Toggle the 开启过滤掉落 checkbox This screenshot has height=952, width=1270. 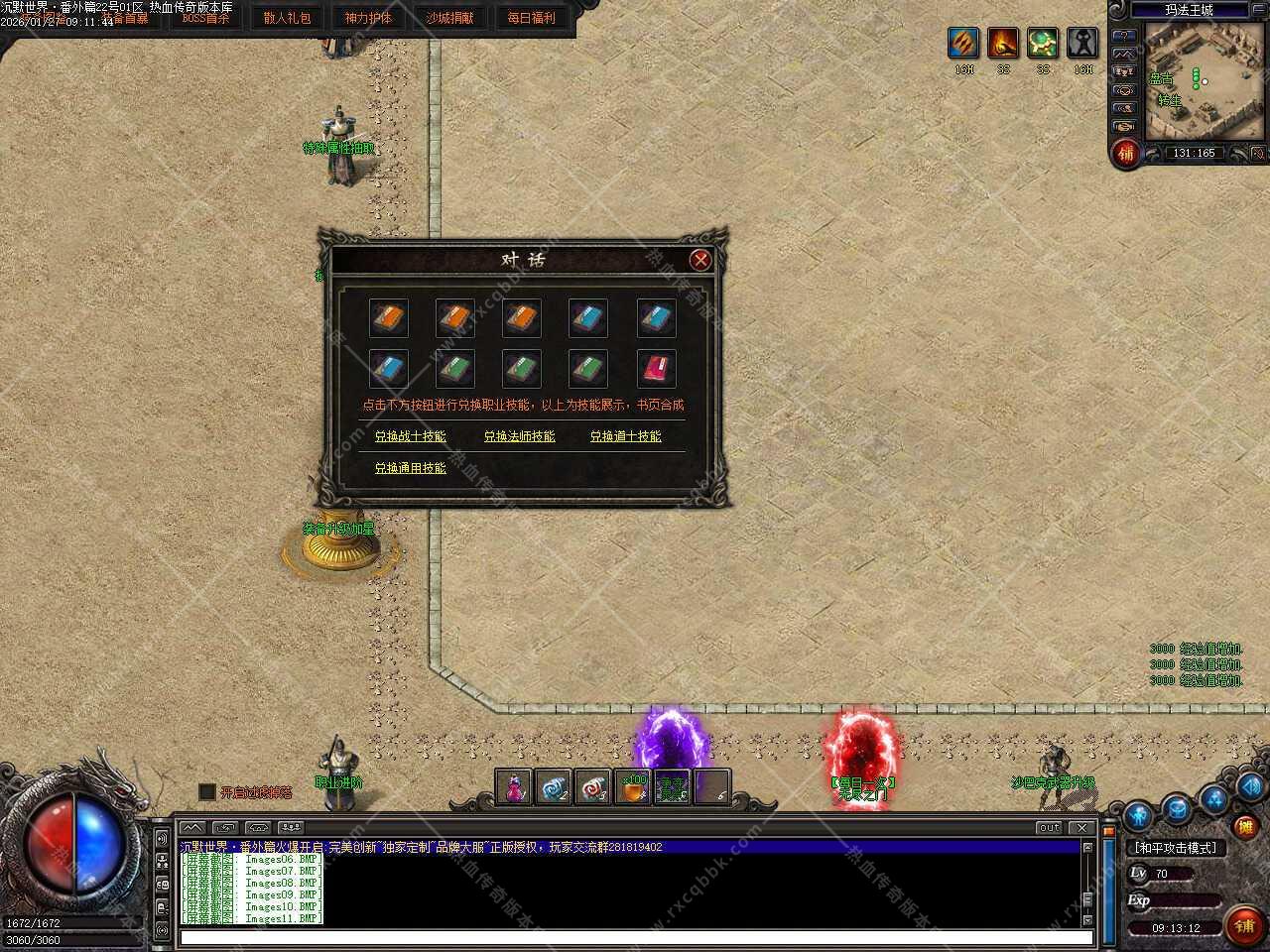coord(207,791)
